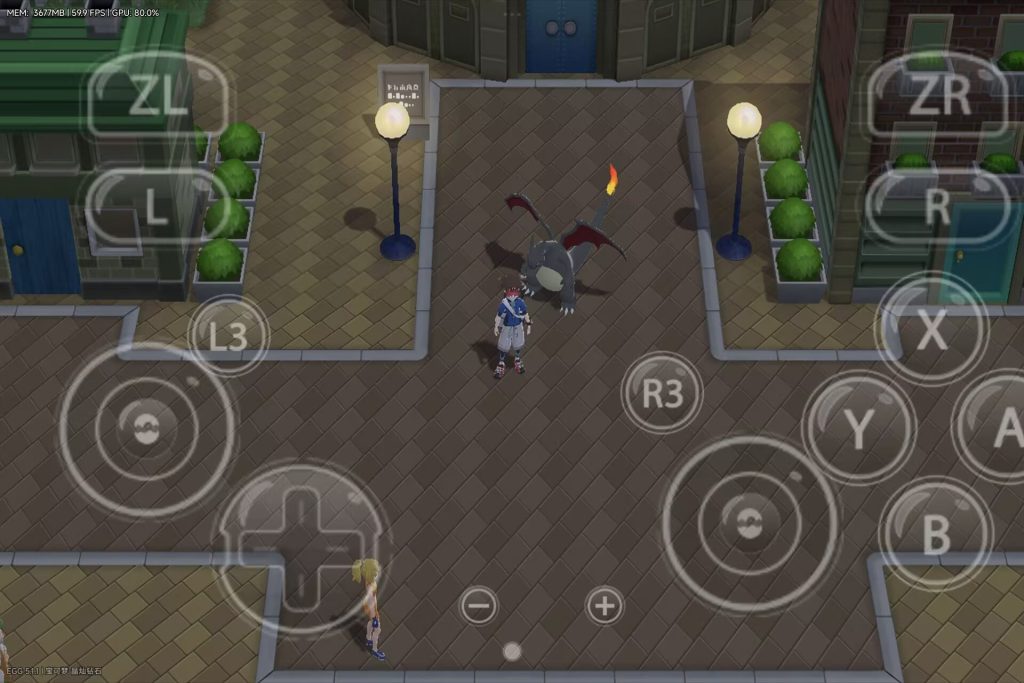Tap the B face button

coord(935,534)
